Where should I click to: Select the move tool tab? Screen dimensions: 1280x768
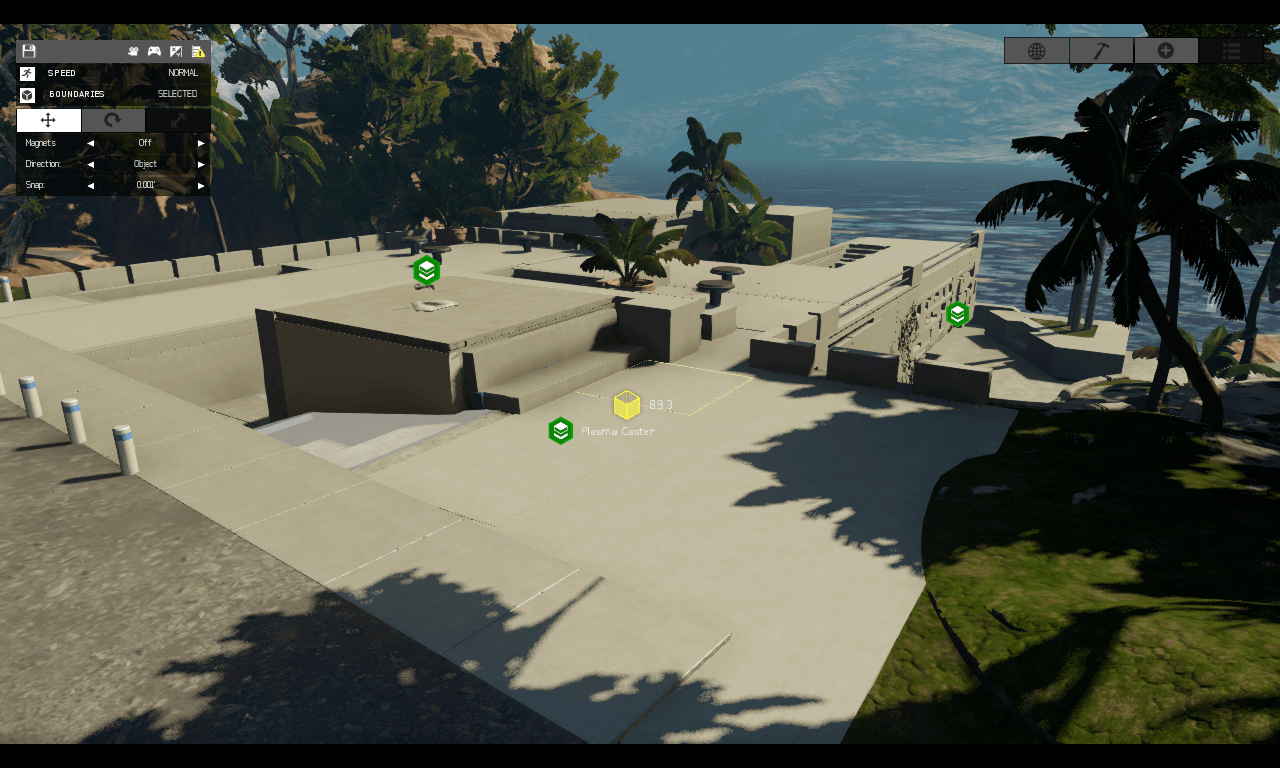click(x=48, y=120)
